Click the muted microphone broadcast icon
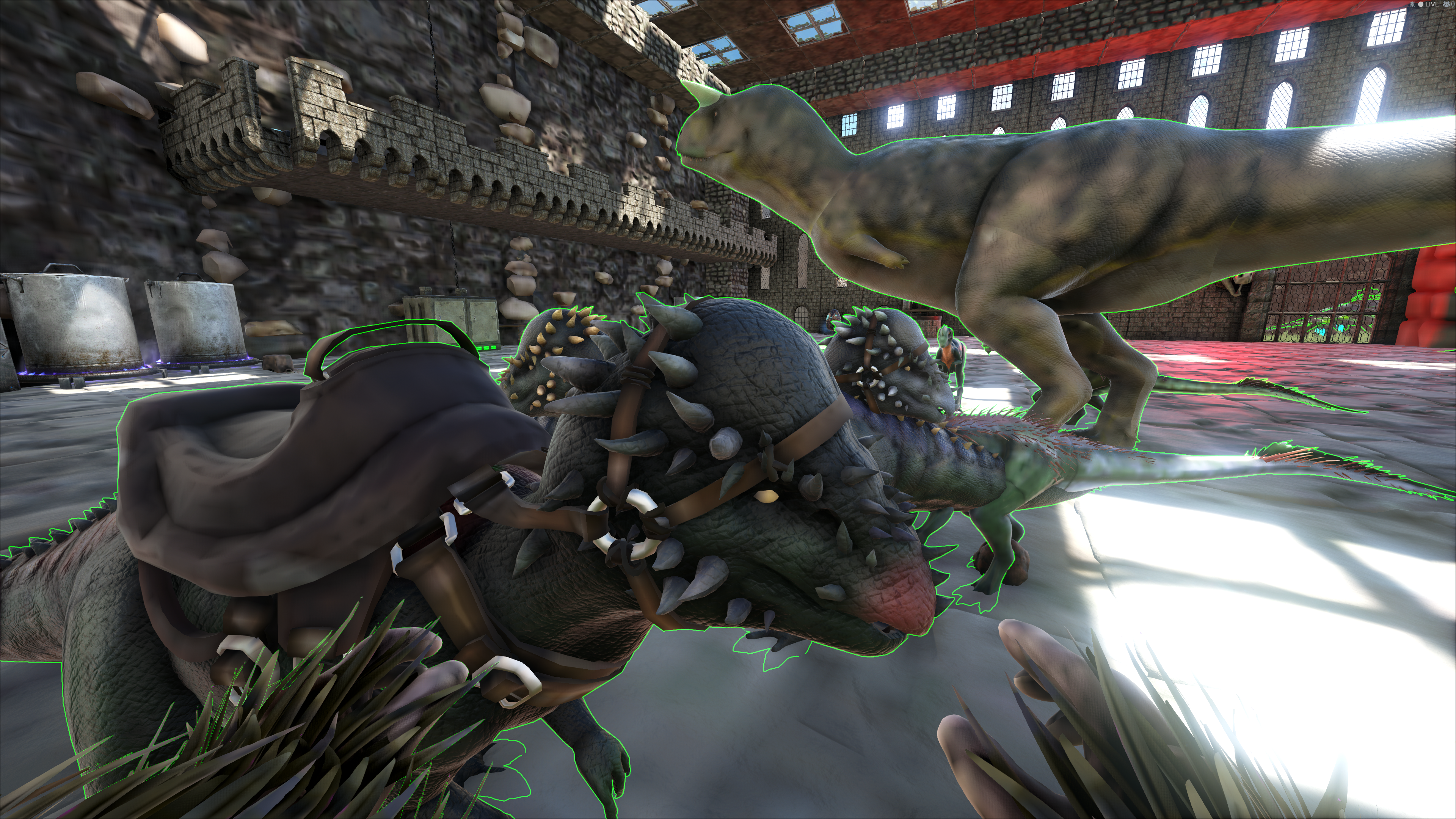 pyautogui.click(x=1412, y=5)
